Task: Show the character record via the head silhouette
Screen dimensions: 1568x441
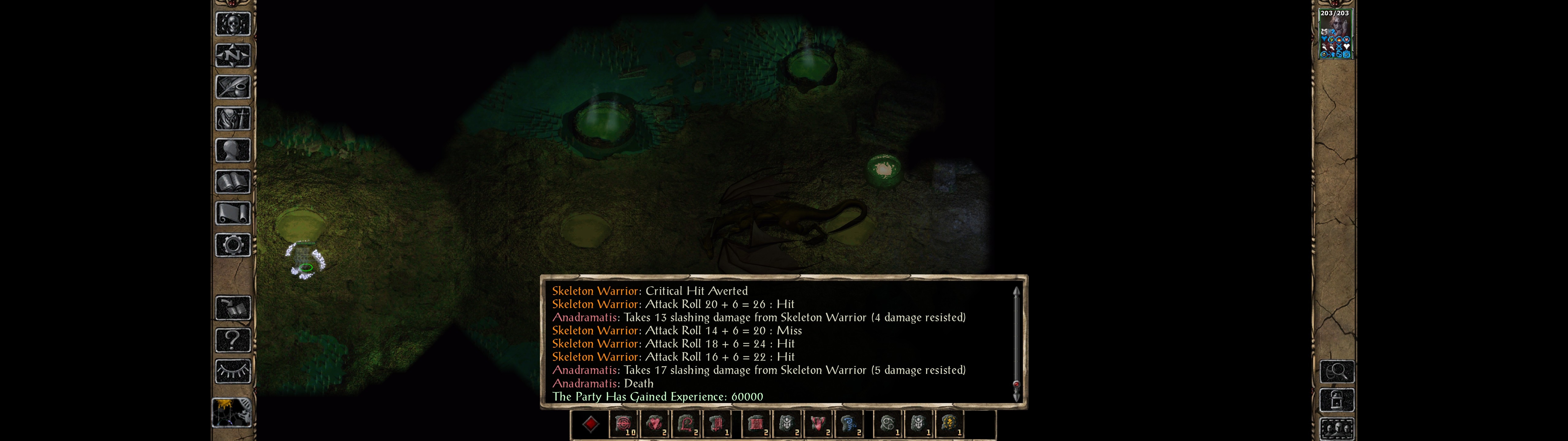Action: 232,150
